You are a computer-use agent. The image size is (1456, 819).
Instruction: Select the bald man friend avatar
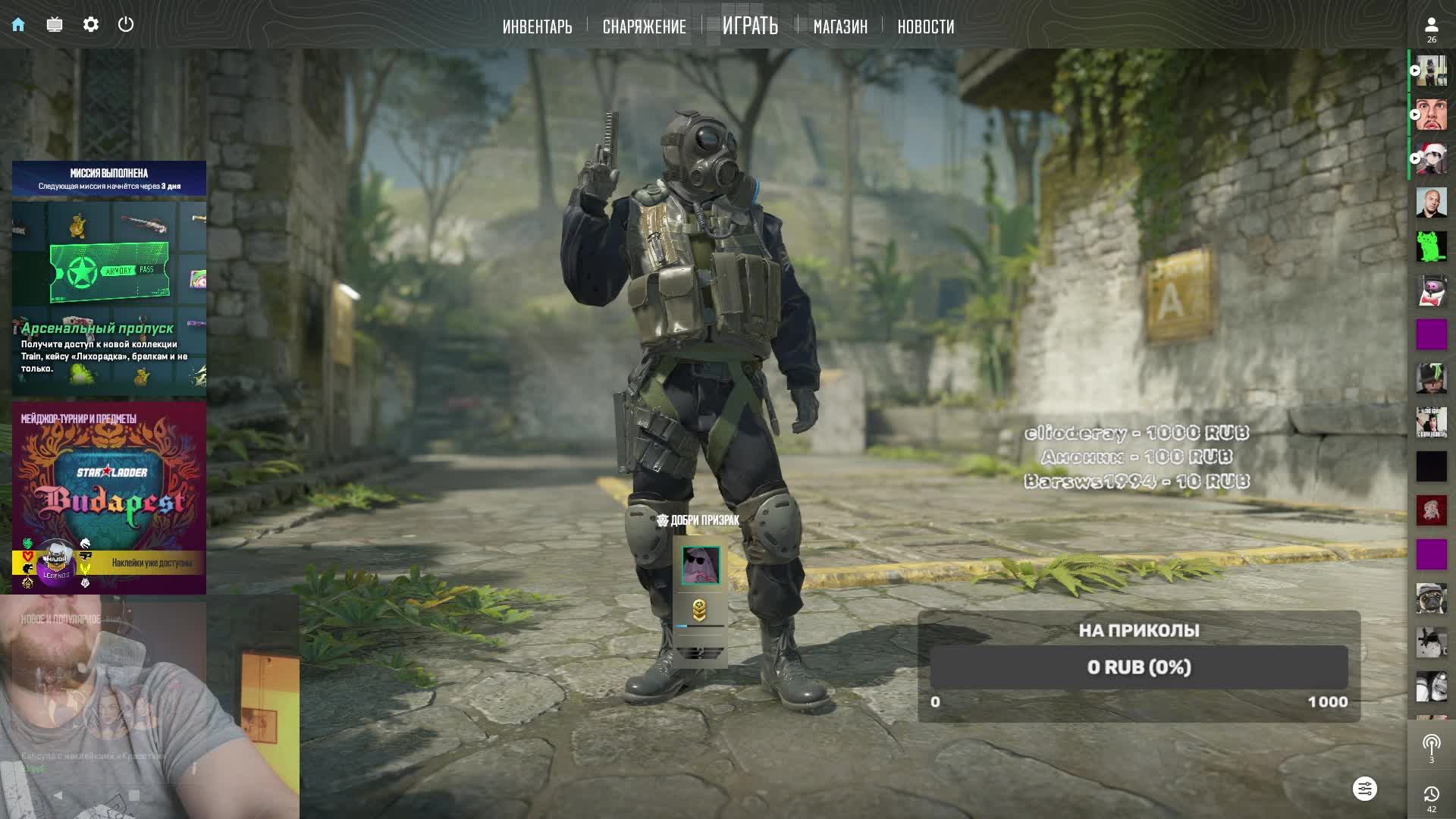pos(1431,202)
